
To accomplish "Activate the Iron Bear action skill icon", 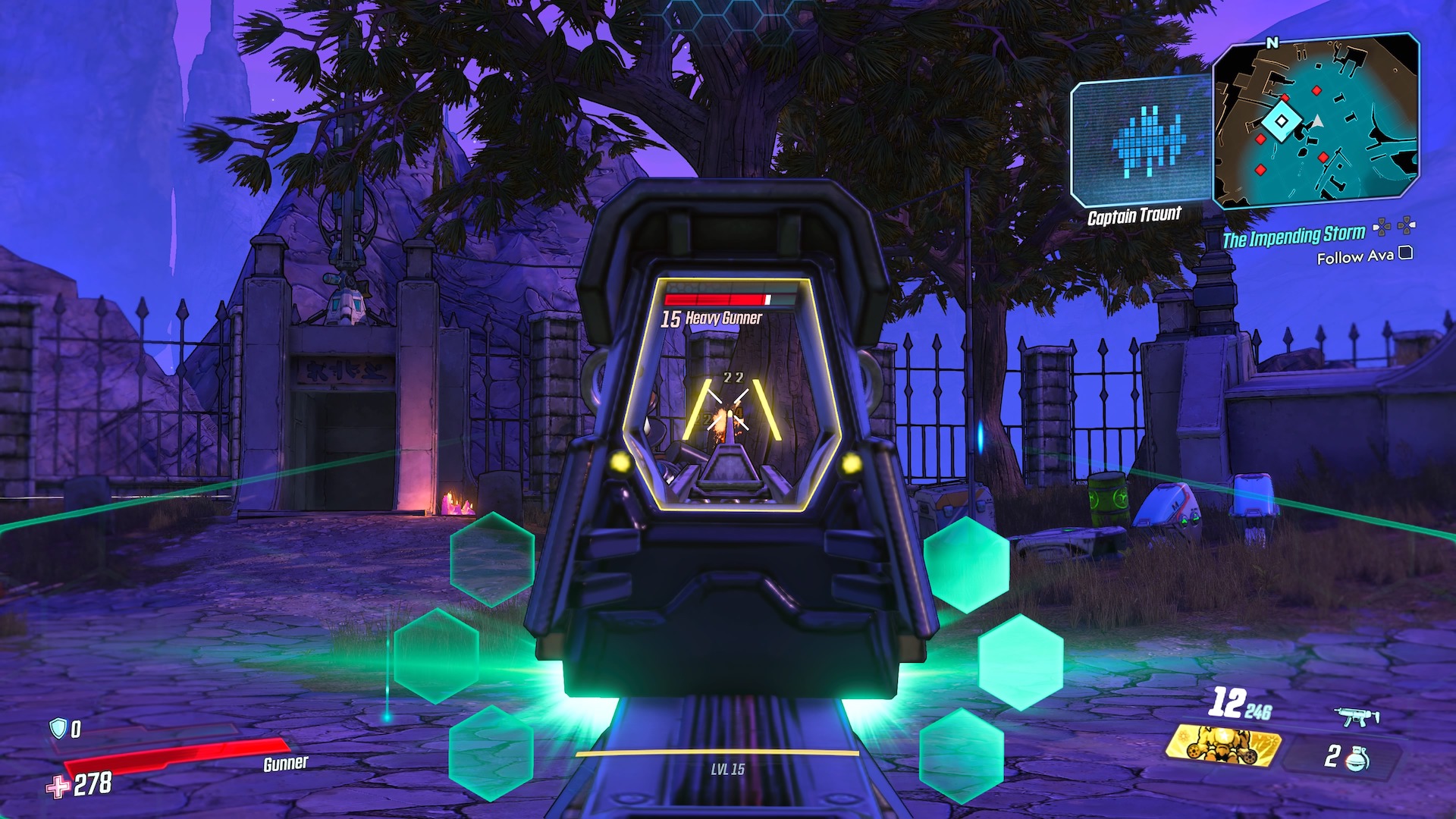I will tap(1222, 745).
